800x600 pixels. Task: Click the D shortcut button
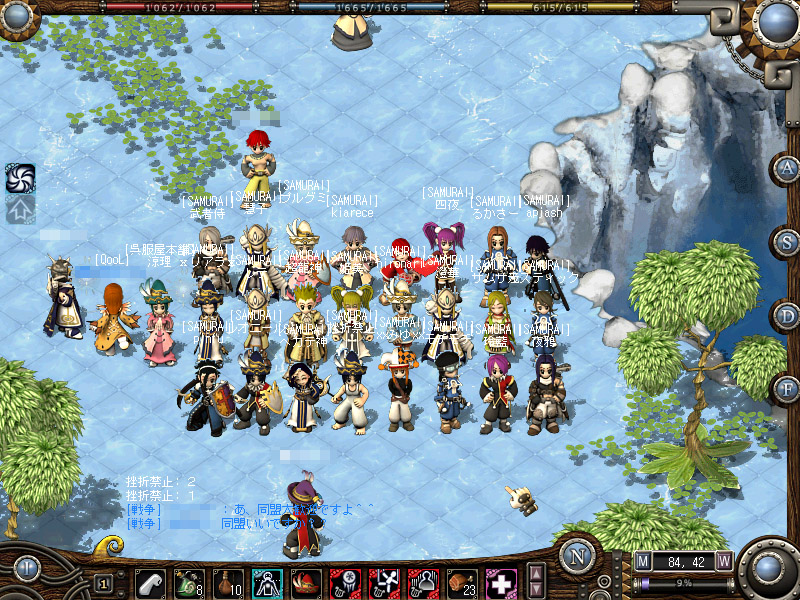tap(788, 316)
